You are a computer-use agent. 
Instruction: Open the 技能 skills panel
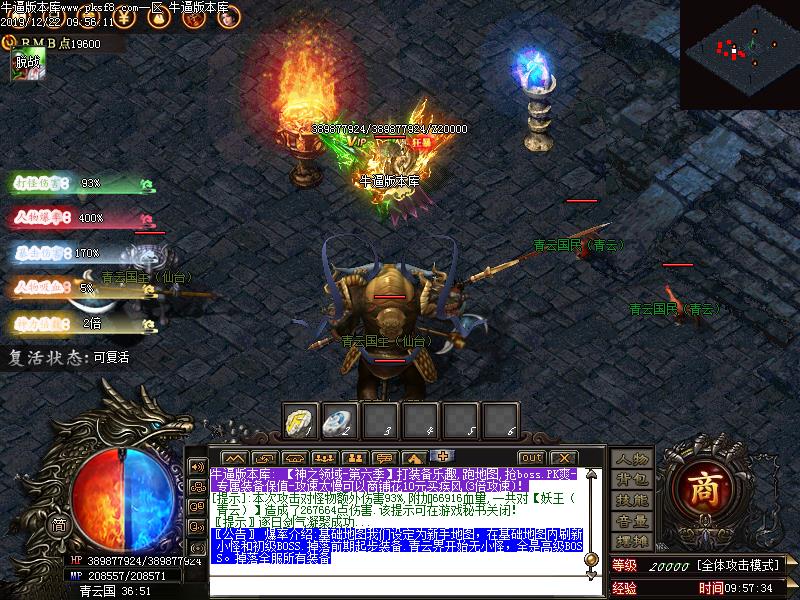[x=632, y=500]
